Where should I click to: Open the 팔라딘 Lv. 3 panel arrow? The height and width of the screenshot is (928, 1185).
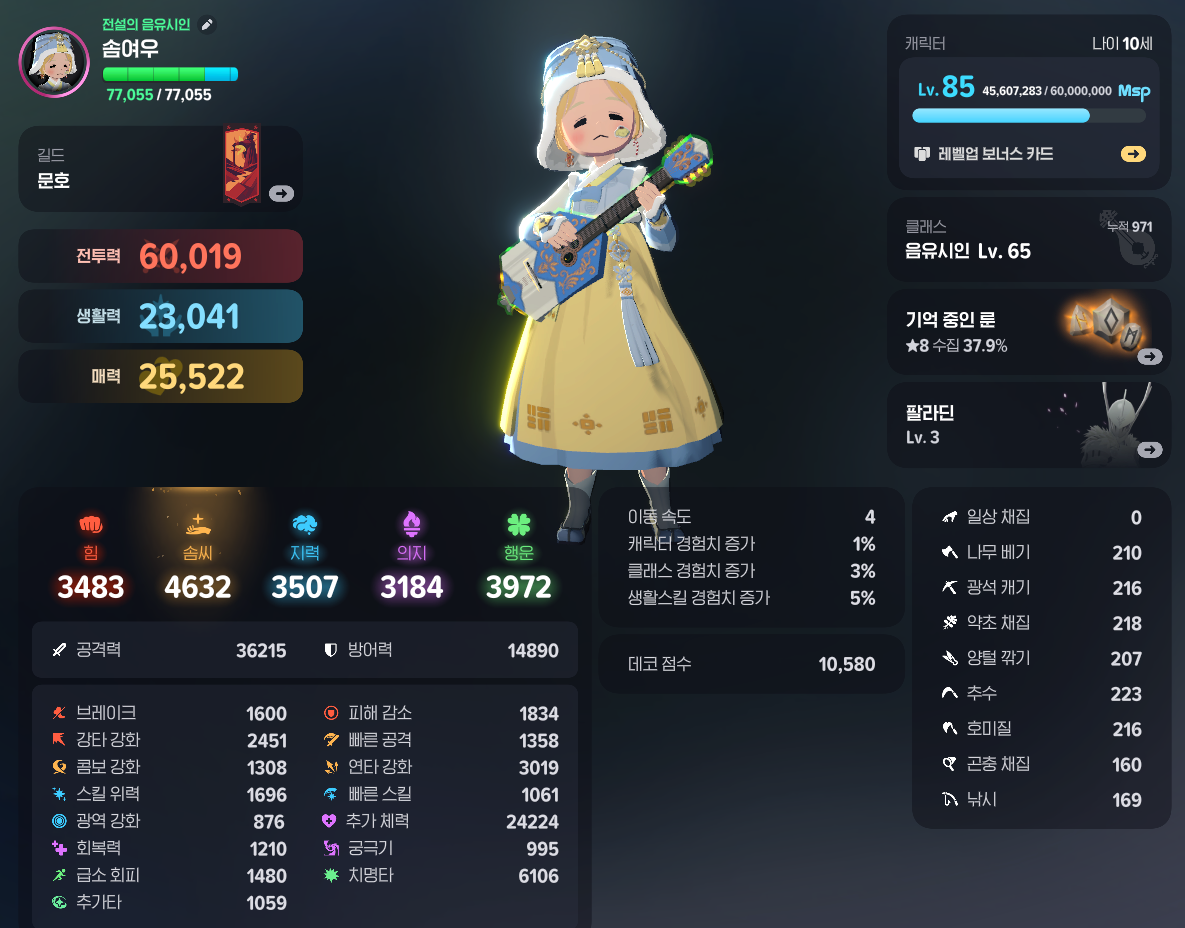[x=1149, y=450]
